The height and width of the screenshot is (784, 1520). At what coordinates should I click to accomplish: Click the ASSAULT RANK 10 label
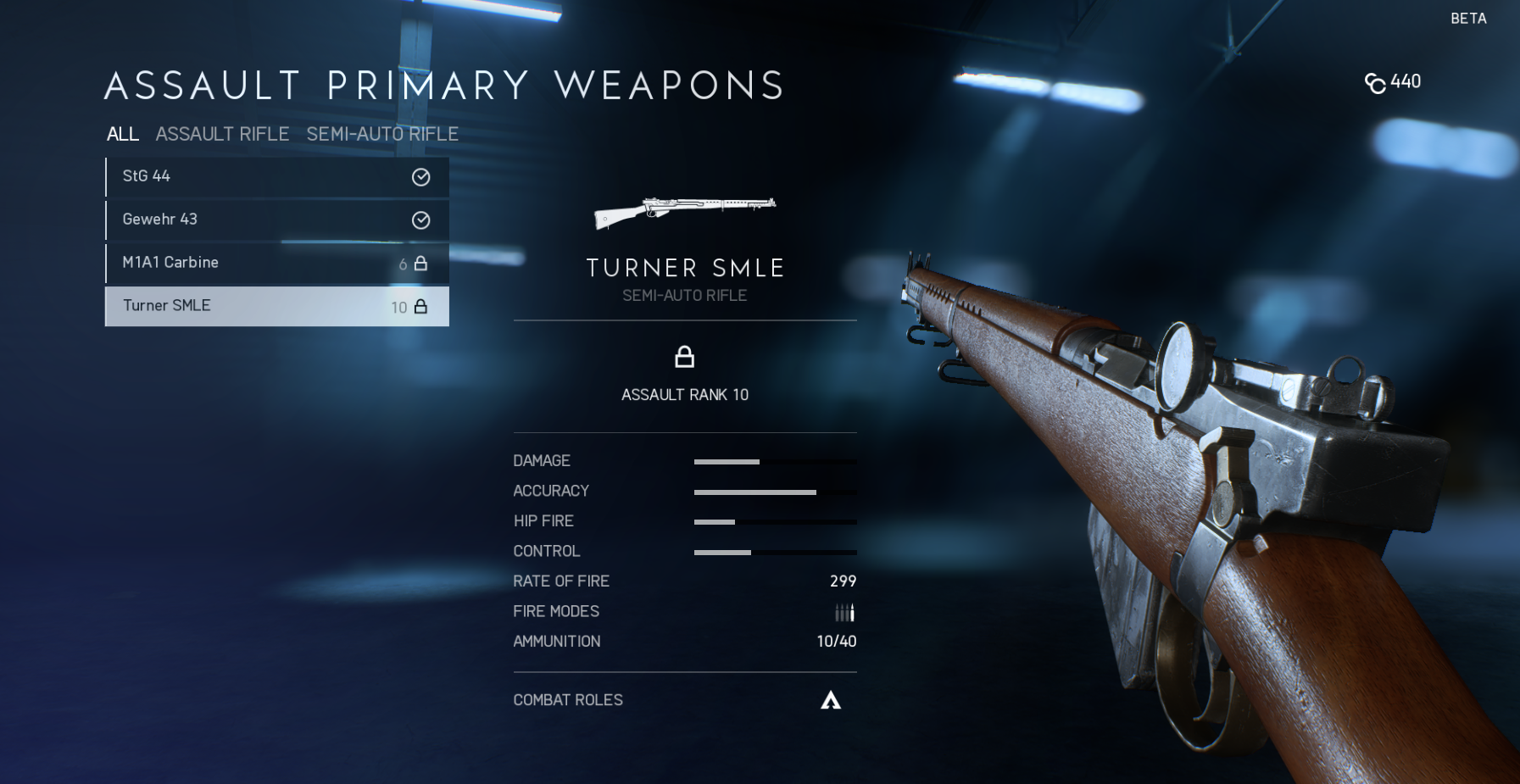pyautogui.click(x=685, y=394)
